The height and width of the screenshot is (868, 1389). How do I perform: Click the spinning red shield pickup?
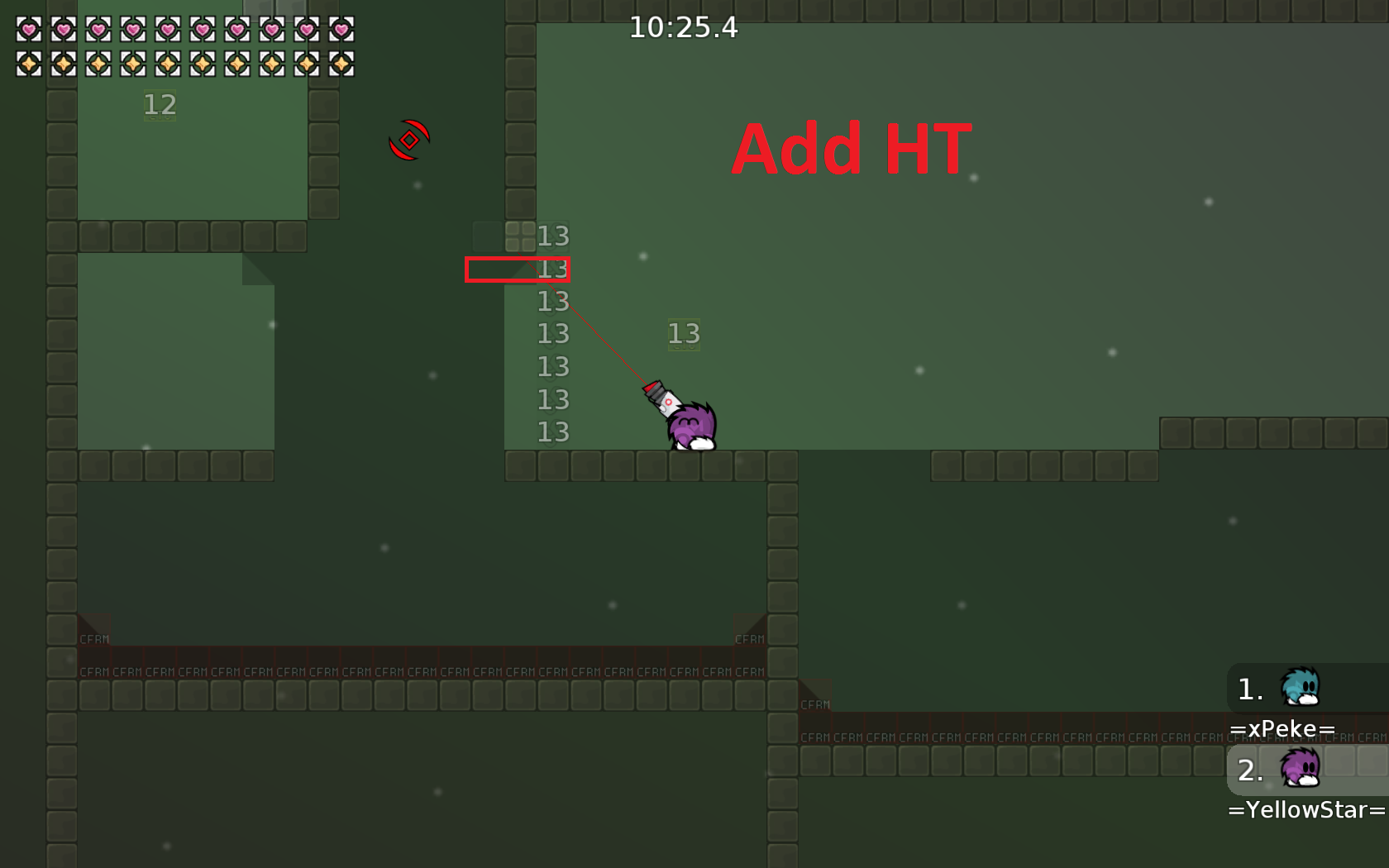[x=409, y=139]
